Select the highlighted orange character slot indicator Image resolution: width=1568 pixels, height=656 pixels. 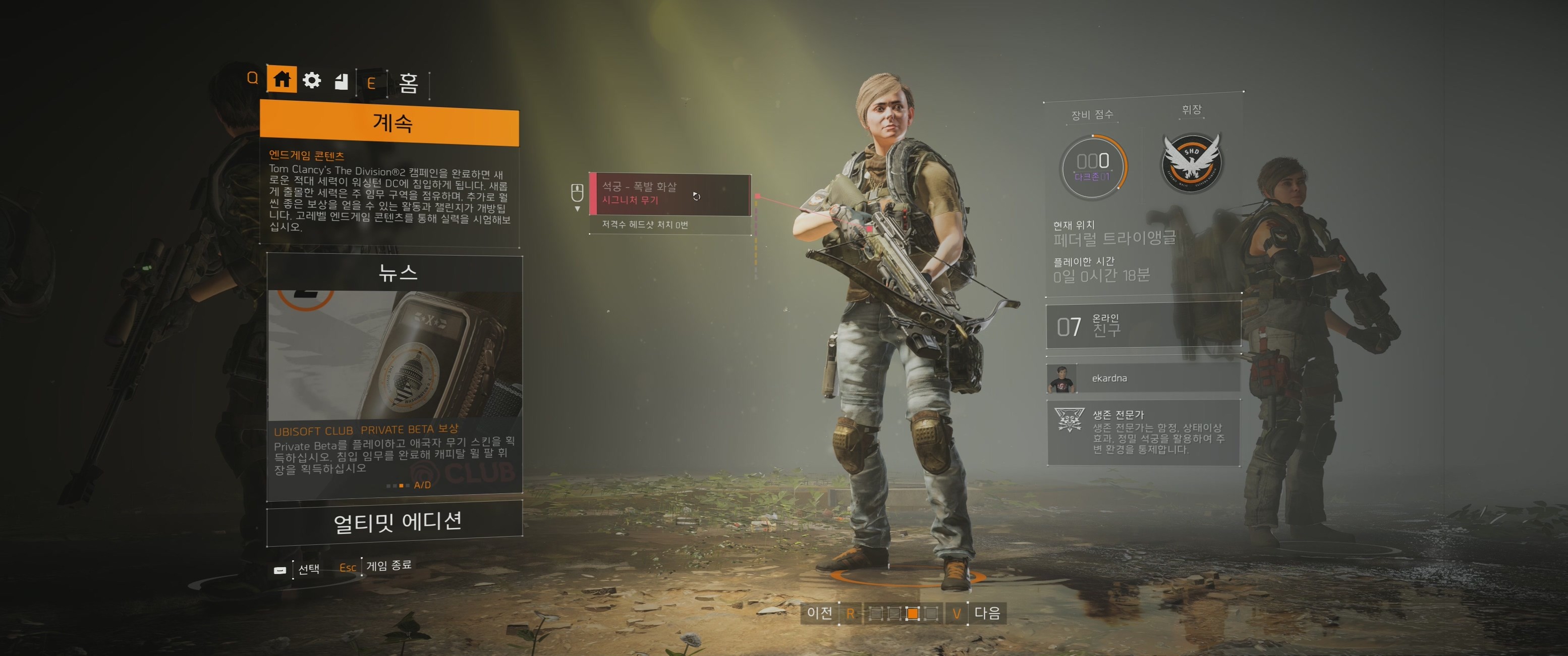[912, 614]
